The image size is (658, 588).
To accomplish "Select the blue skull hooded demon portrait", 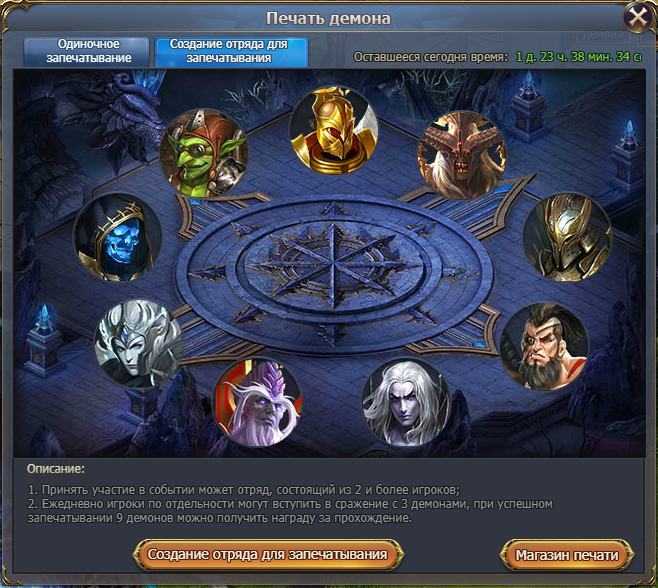I will (118, 237).
